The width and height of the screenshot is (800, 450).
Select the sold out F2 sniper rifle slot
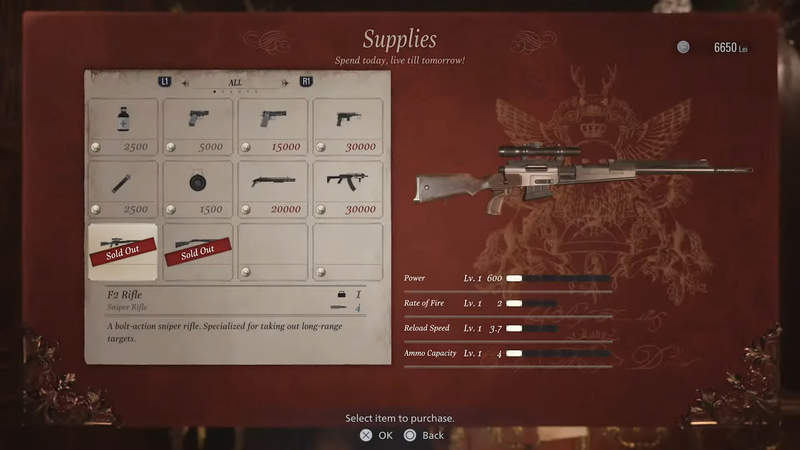pos(122,251)
